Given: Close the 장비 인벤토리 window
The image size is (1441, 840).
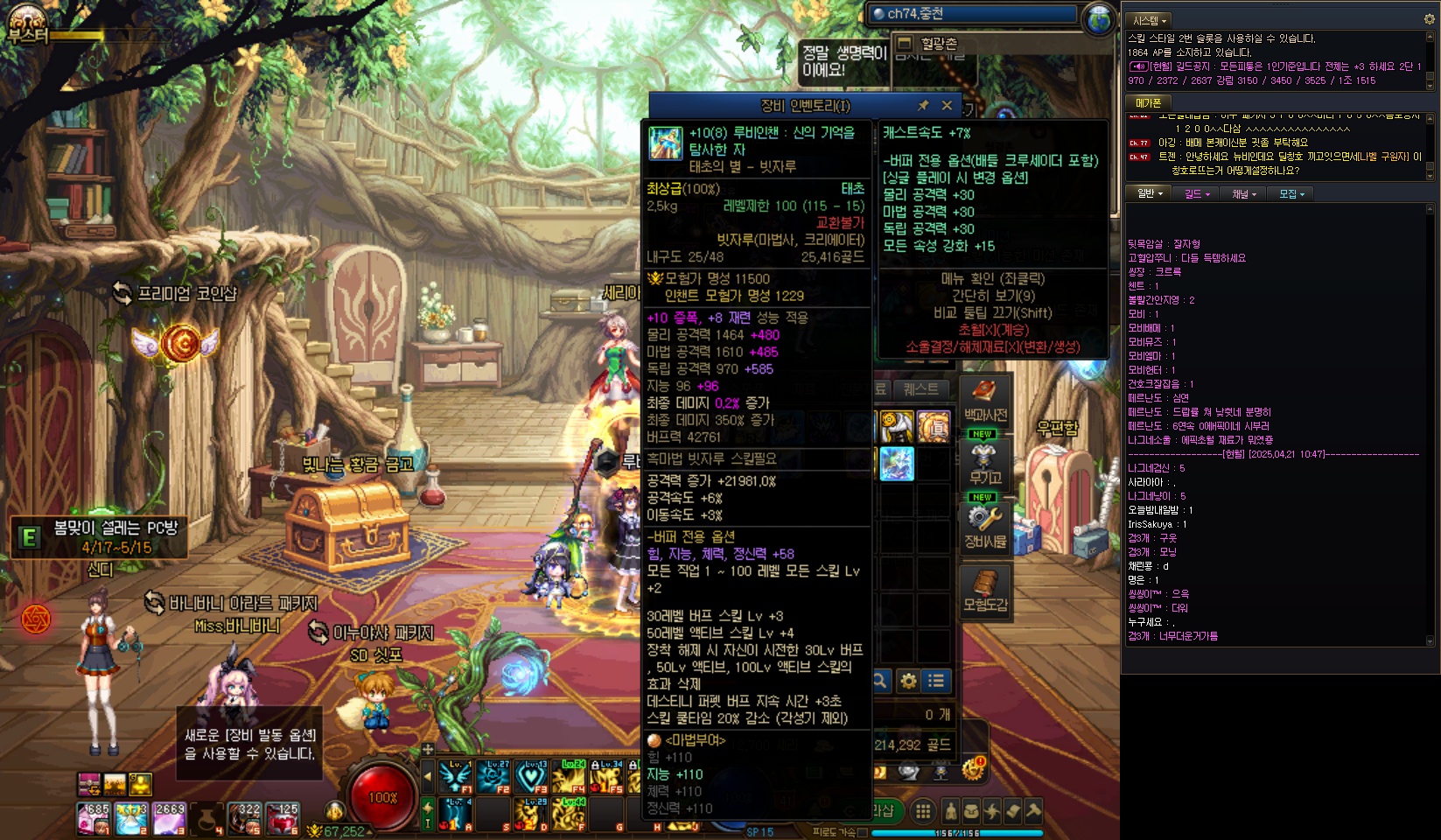Looking at the screenshot, I should pos(947,106).
